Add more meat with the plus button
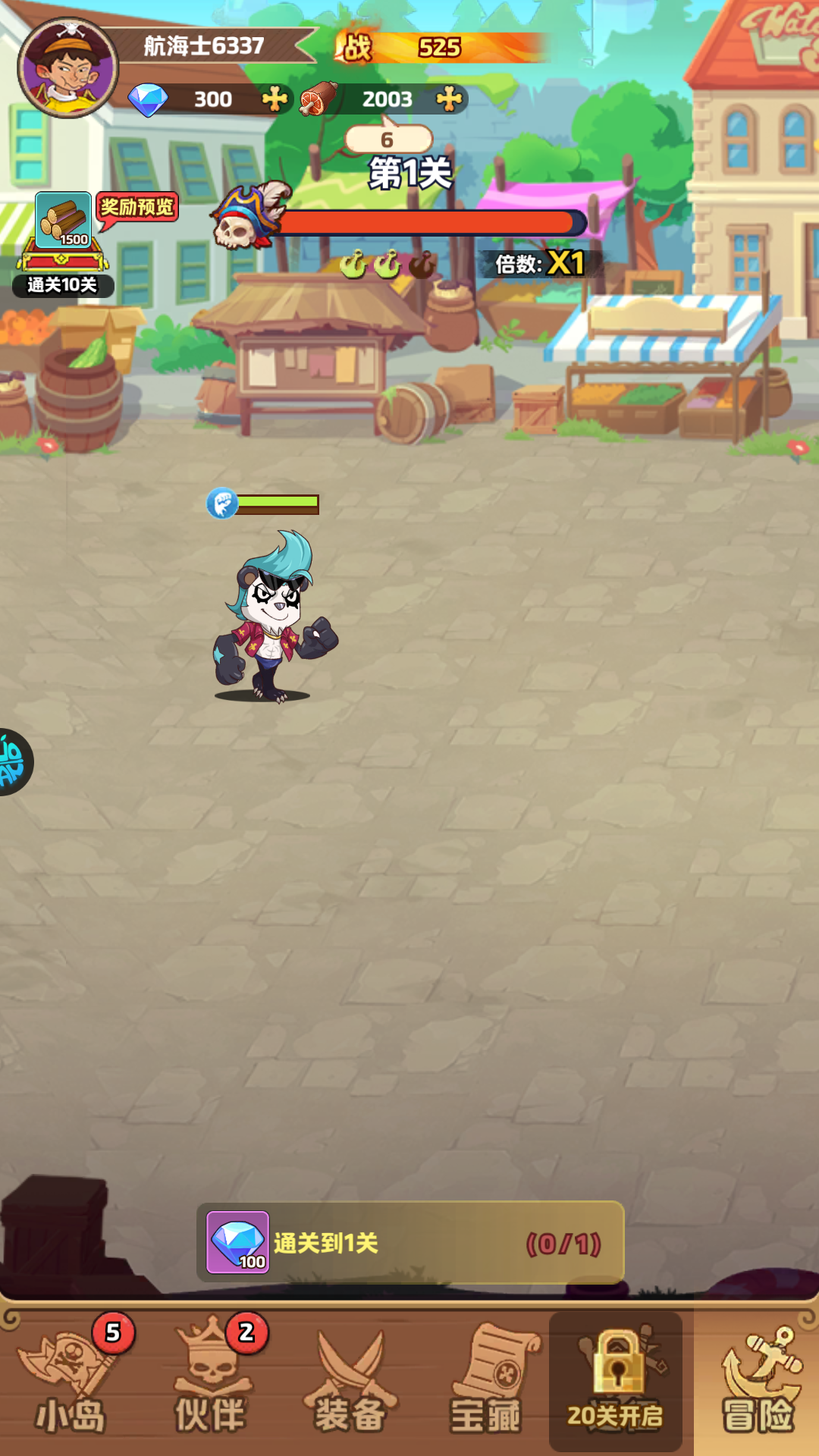The height and width of the screenshot is (1456, 819). (450, 99)
